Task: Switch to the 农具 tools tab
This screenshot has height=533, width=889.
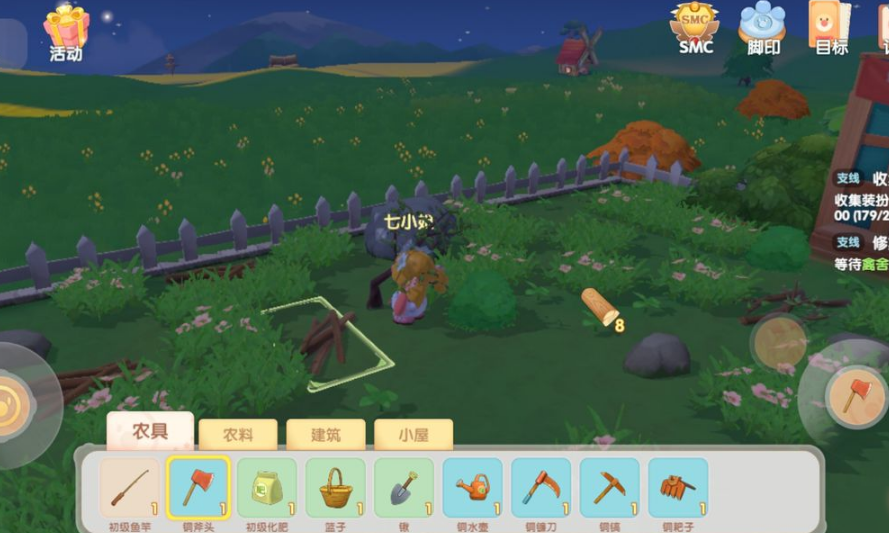Action: 150,433
